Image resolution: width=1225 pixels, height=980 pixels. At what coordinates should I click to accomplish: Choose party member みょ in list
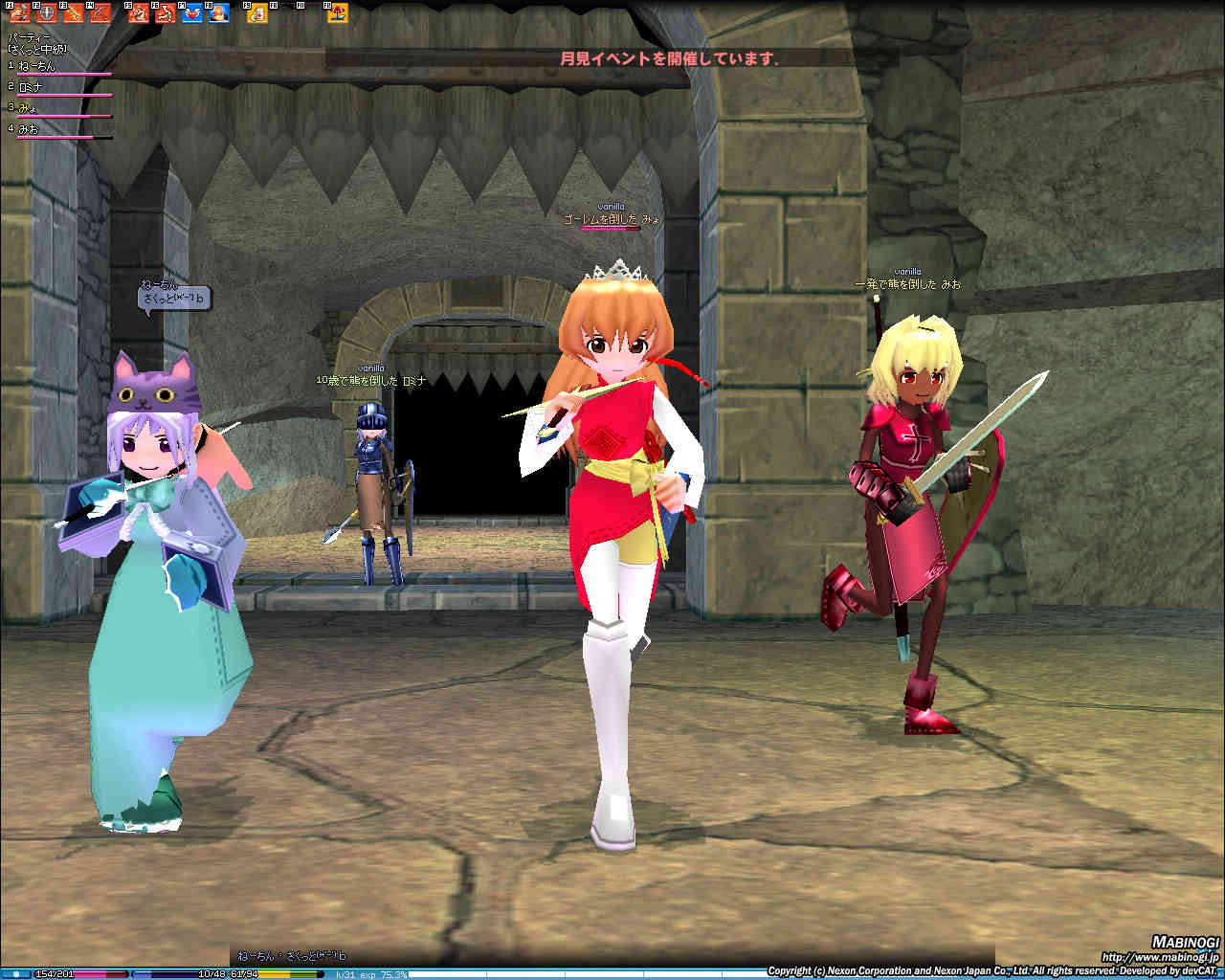(27, 108)
